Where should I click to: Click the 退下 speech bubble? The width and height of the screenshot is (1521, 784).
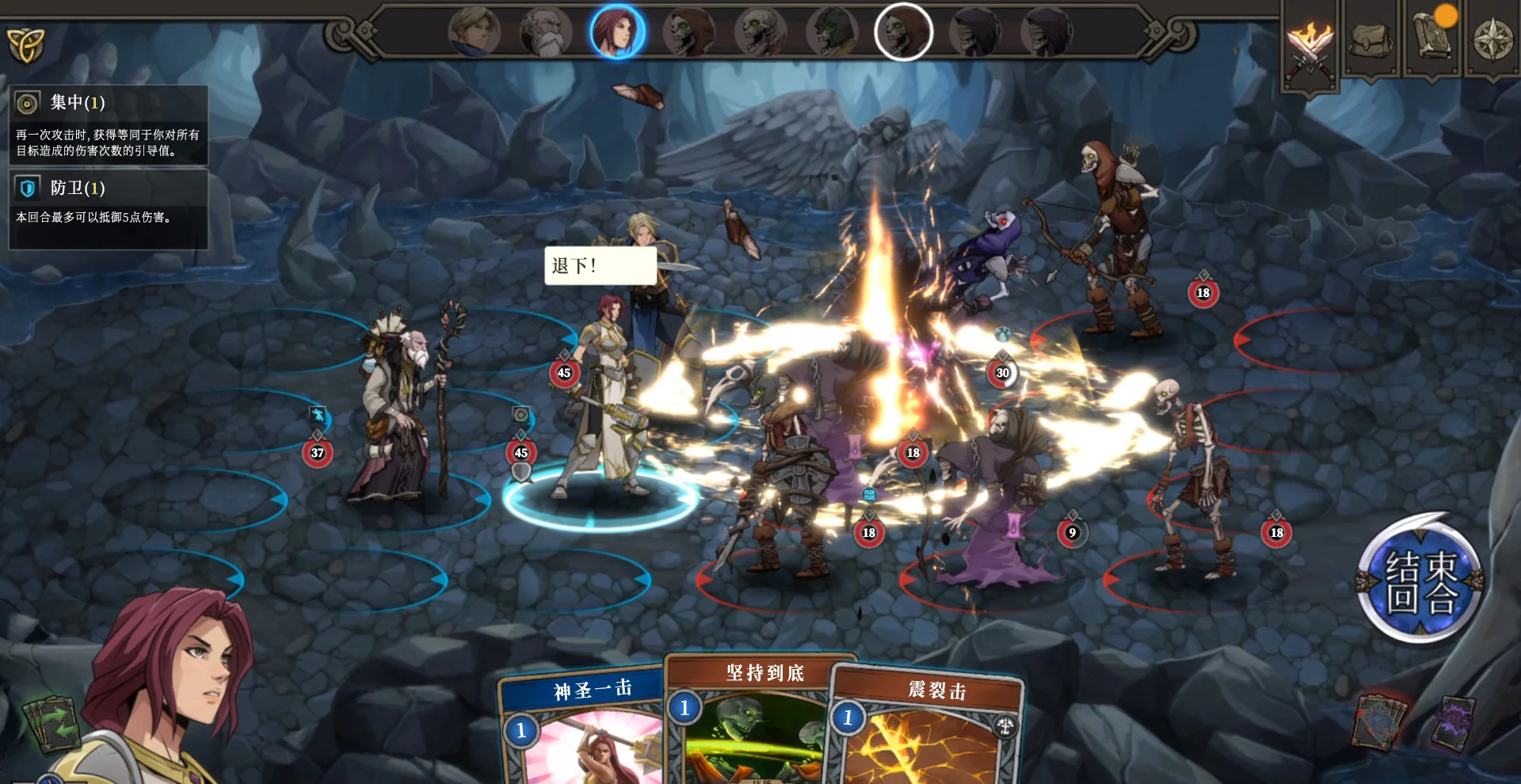click(x=598, y=267)
